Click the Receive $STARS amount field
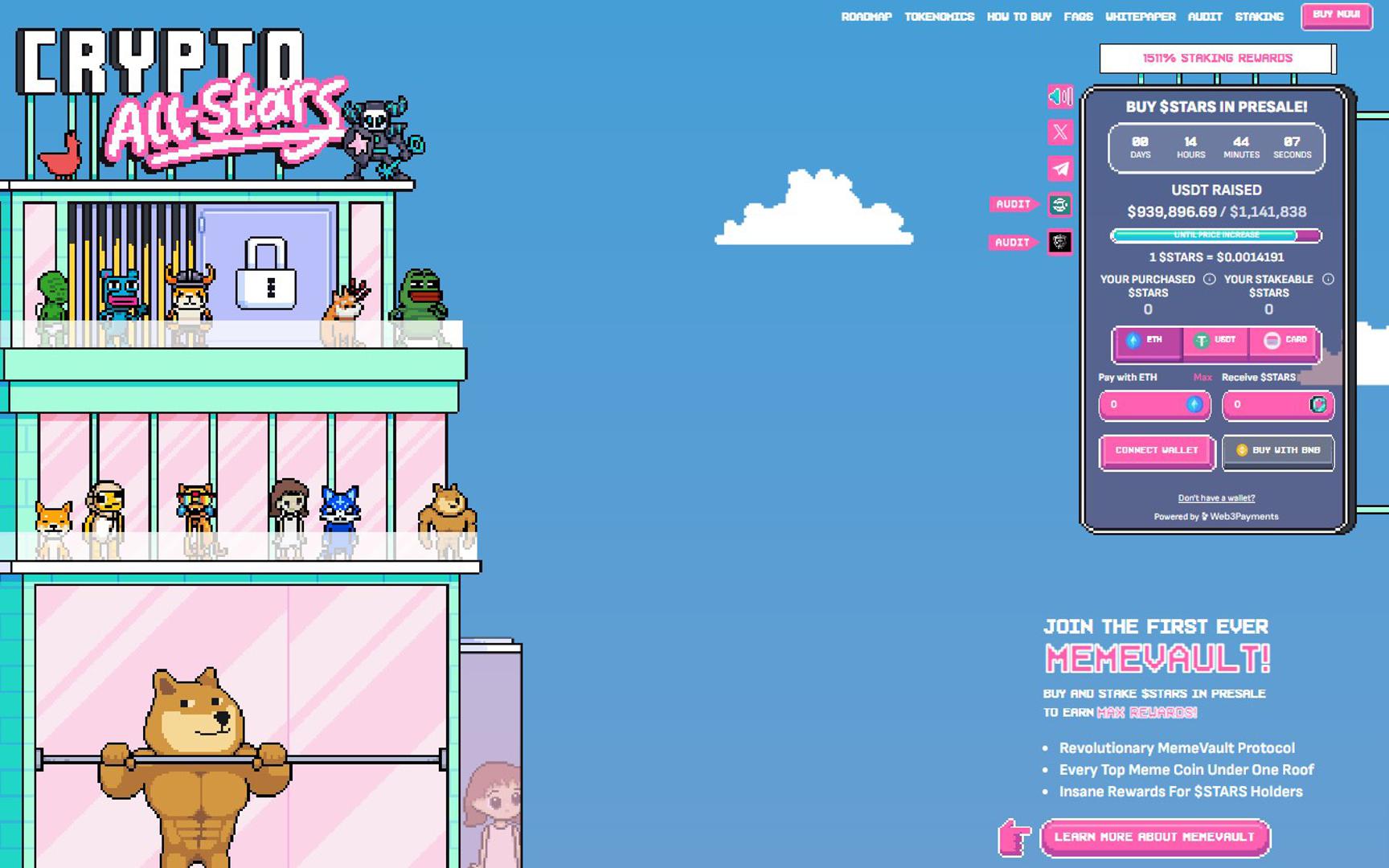The height and width of the screenshot is (868, 1389). coord(1270,405)
